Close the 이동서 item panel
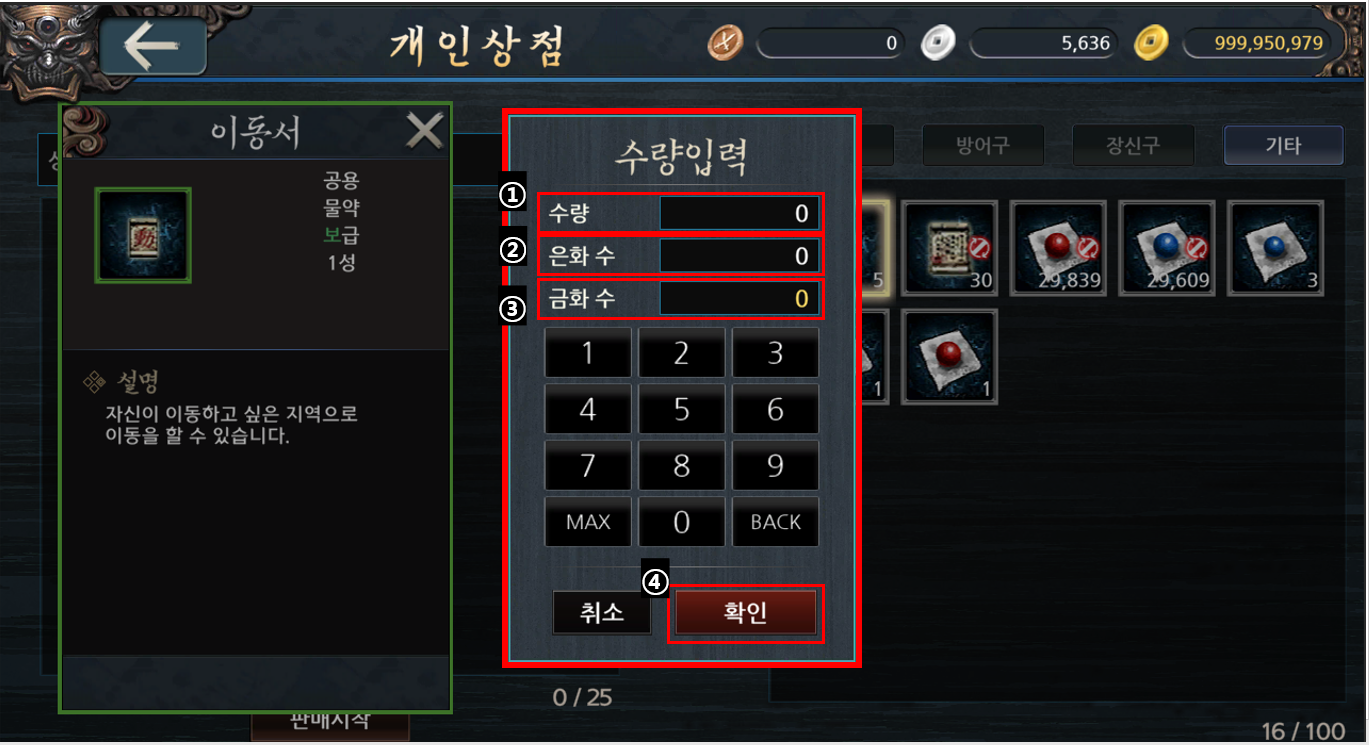Viewport: 1369px width, 745px height. [424, 130]
